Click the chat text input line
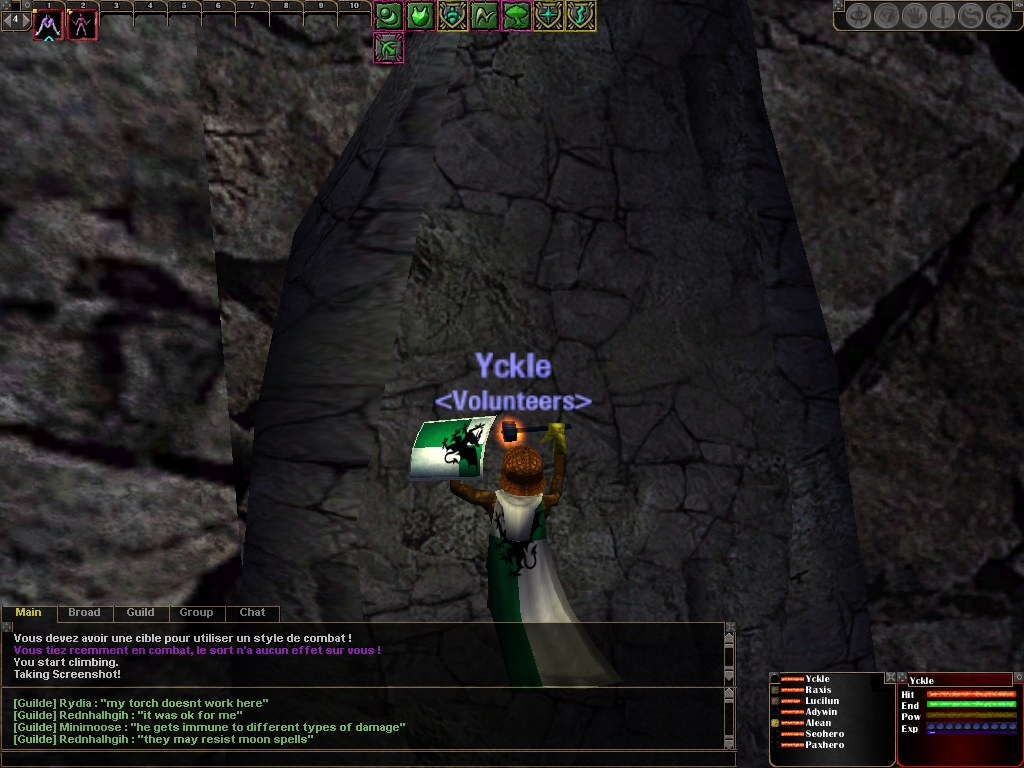1024x768 pixels. pos(360,759)
